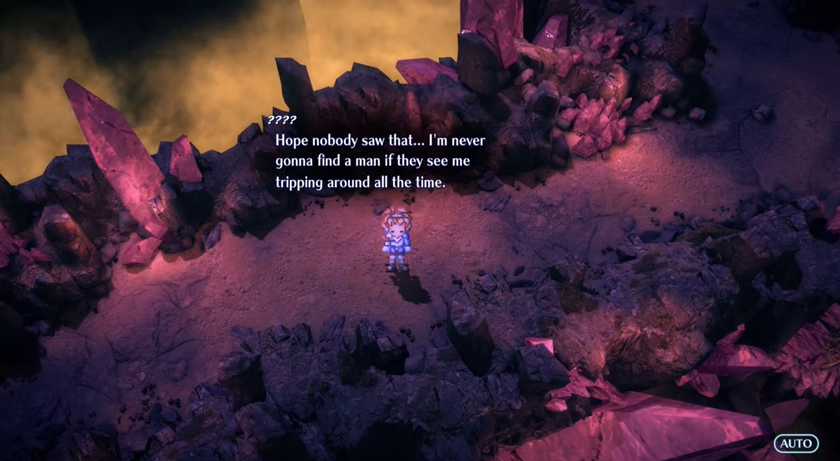Toggle the AUTO dialogue advance button
840x461 pixels.
(x=796, y=442)
